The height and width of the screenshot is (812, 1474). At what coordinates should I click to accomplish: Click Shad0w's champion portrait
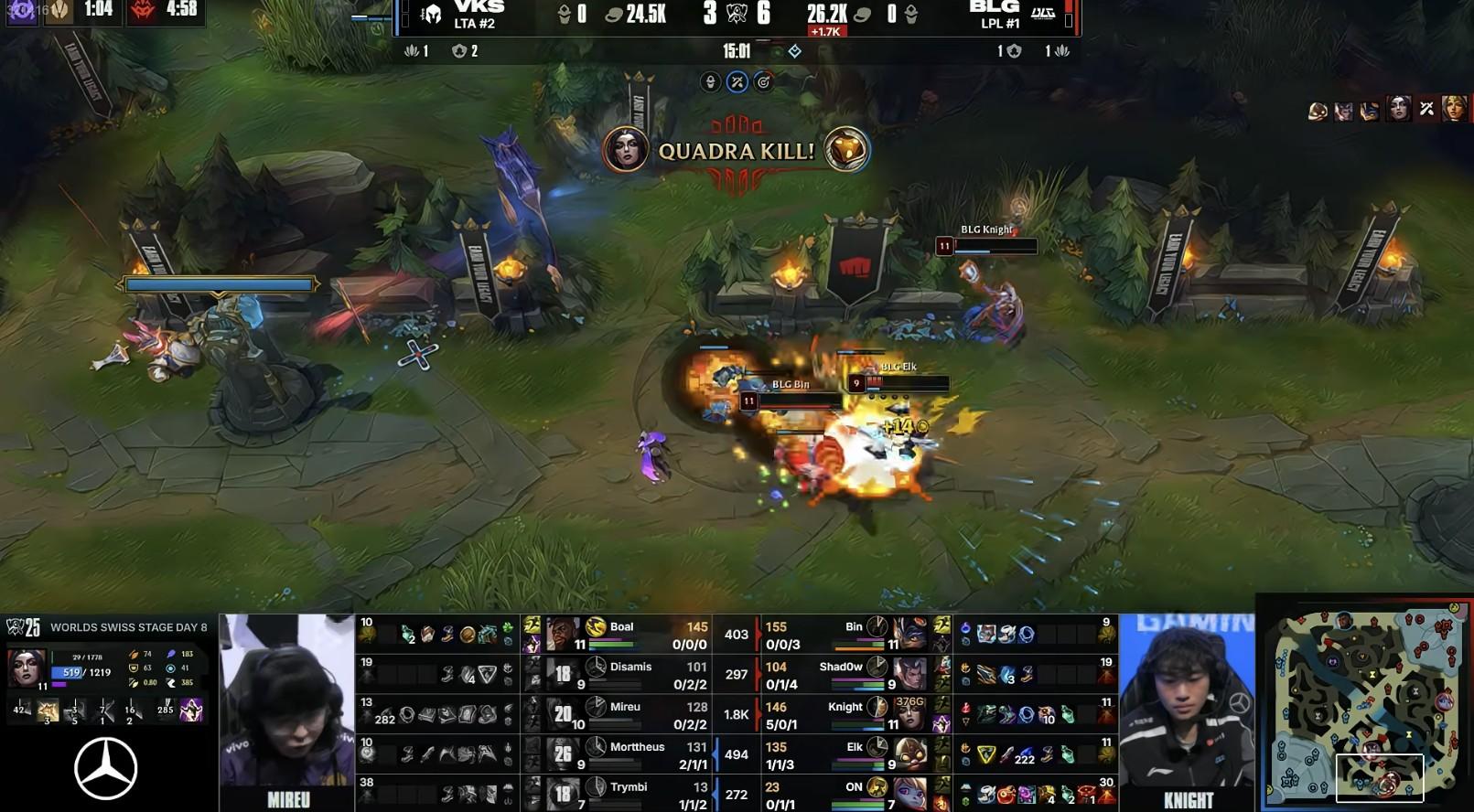[x=910, y=673]
